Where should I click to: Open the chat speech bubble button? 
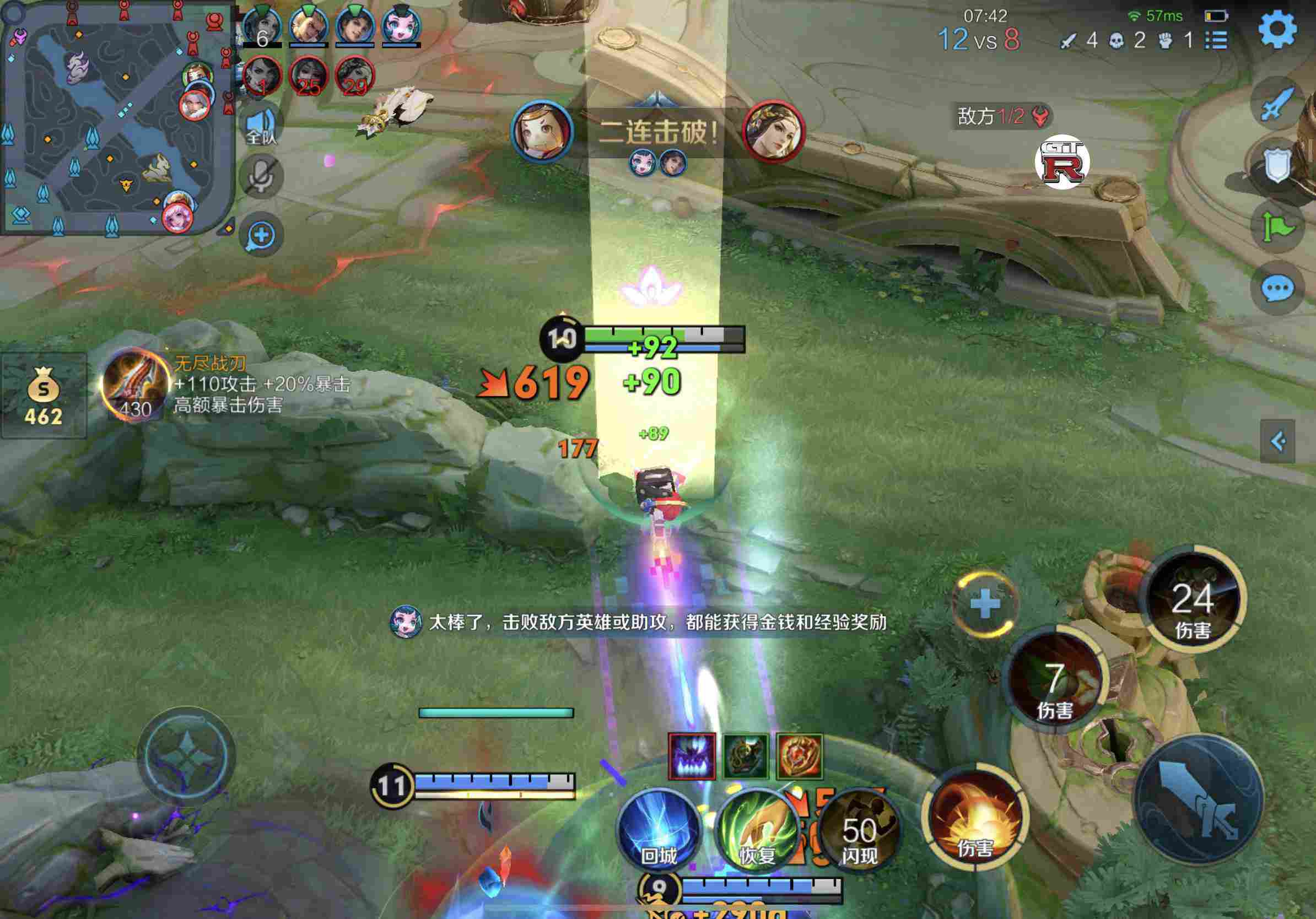[1277, 288]
